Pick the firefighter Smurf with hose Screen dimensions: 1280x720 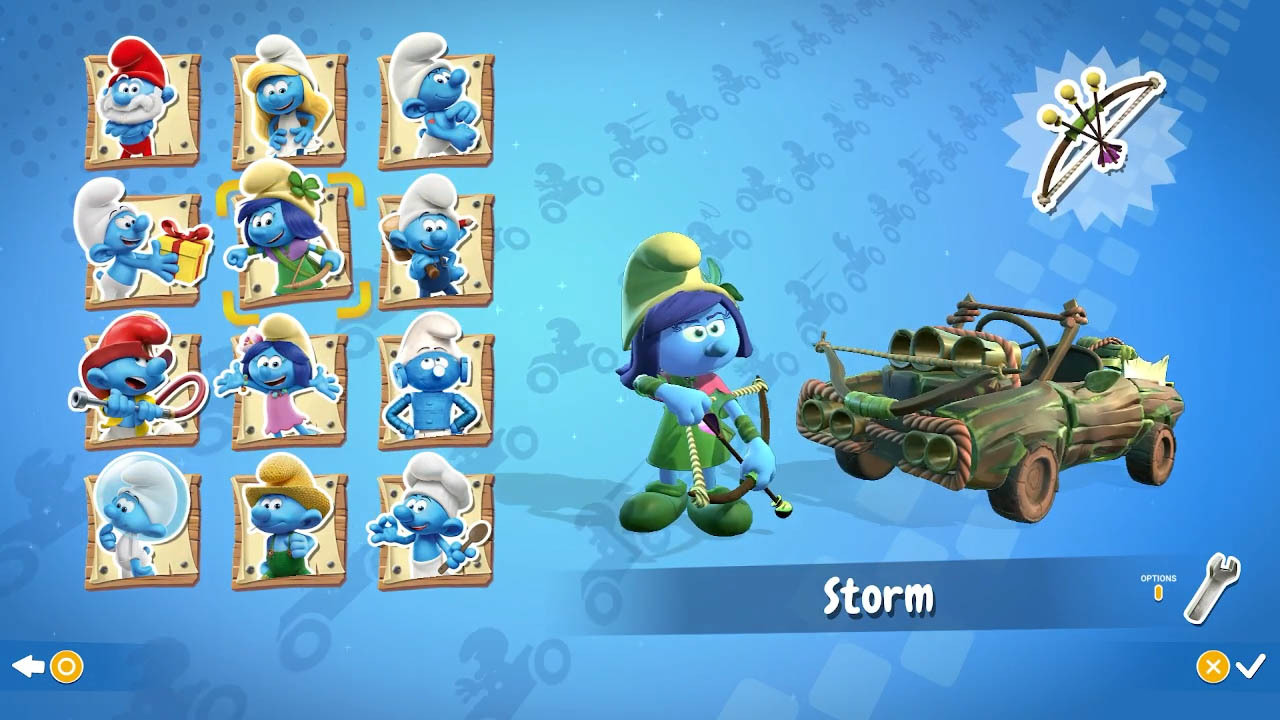(142, 386)
